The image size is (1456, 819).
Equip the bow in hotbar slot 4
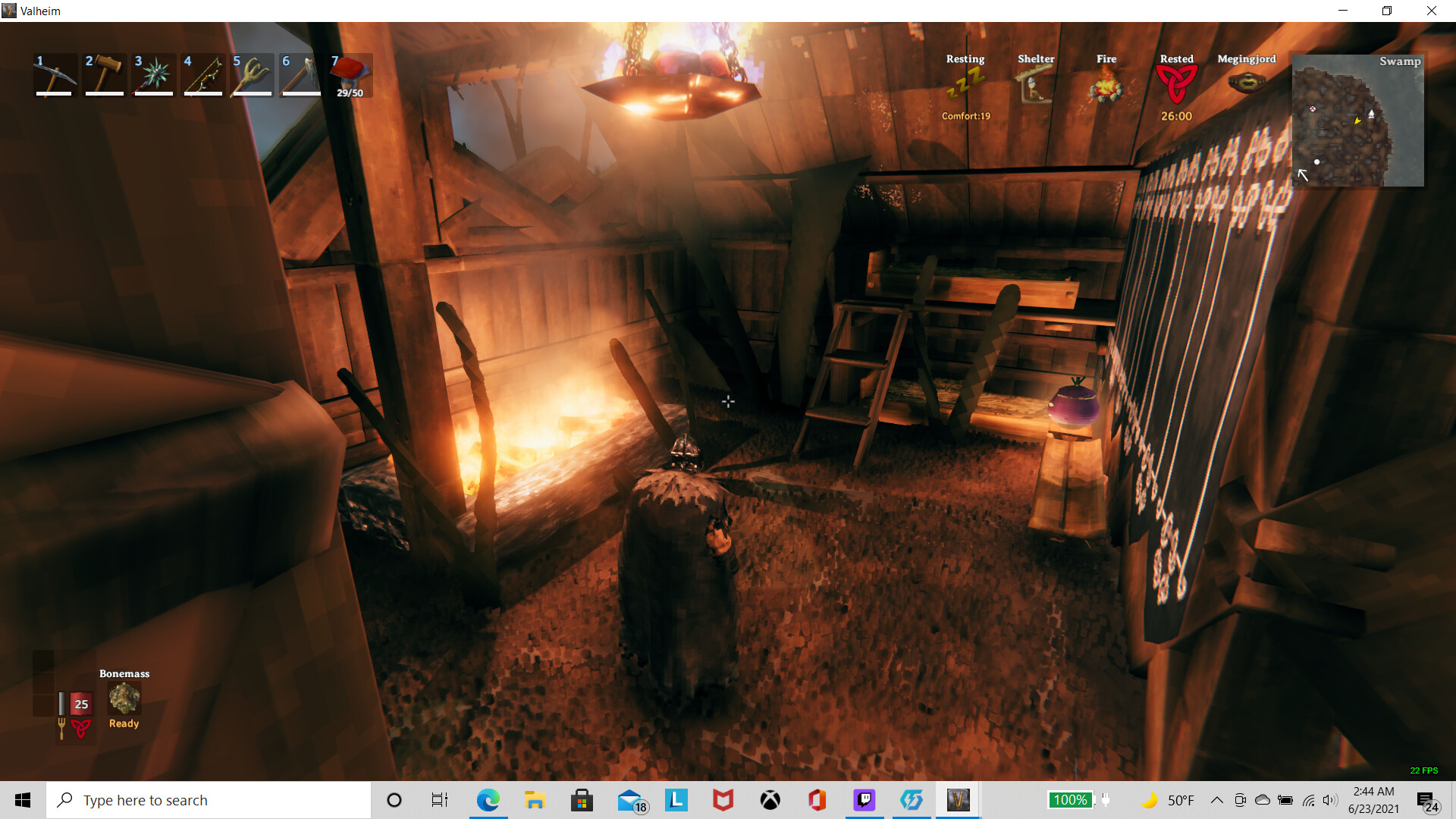[x=202, y=74]
